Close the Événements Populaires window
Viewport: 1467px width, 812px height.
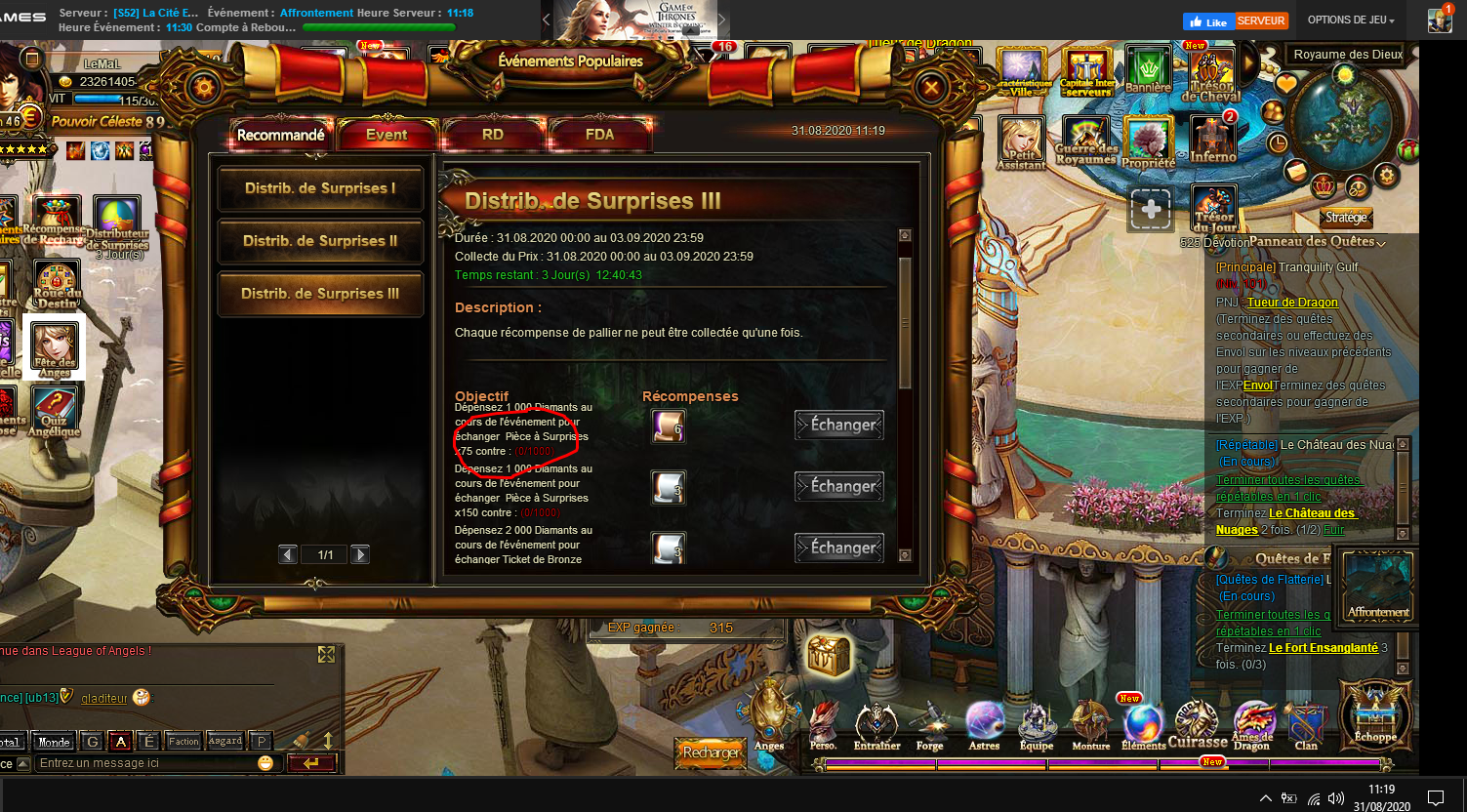click(931, 89)
